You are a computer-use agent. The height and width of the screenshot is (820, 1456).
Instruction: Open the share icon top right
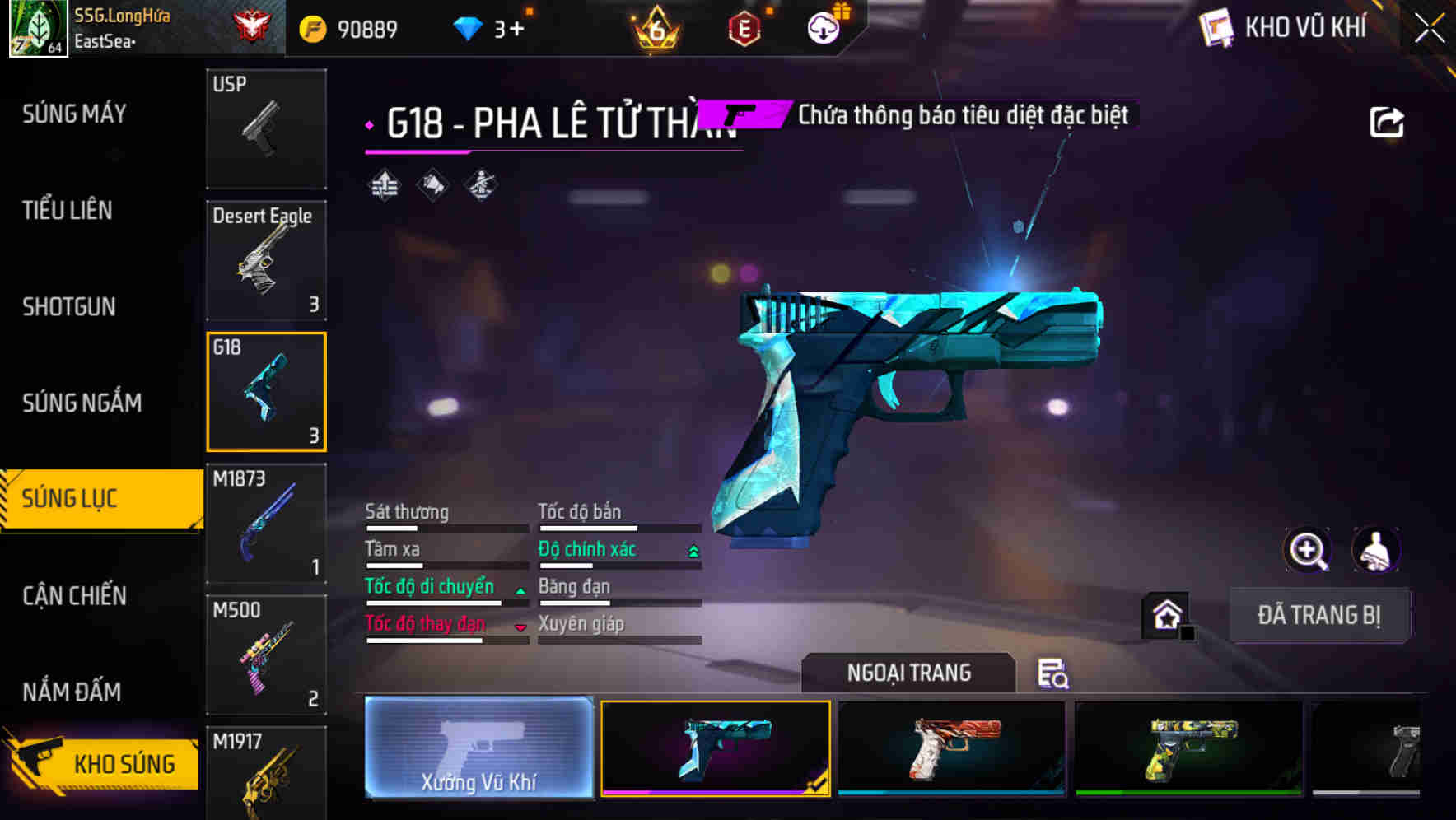point(1388,120)
